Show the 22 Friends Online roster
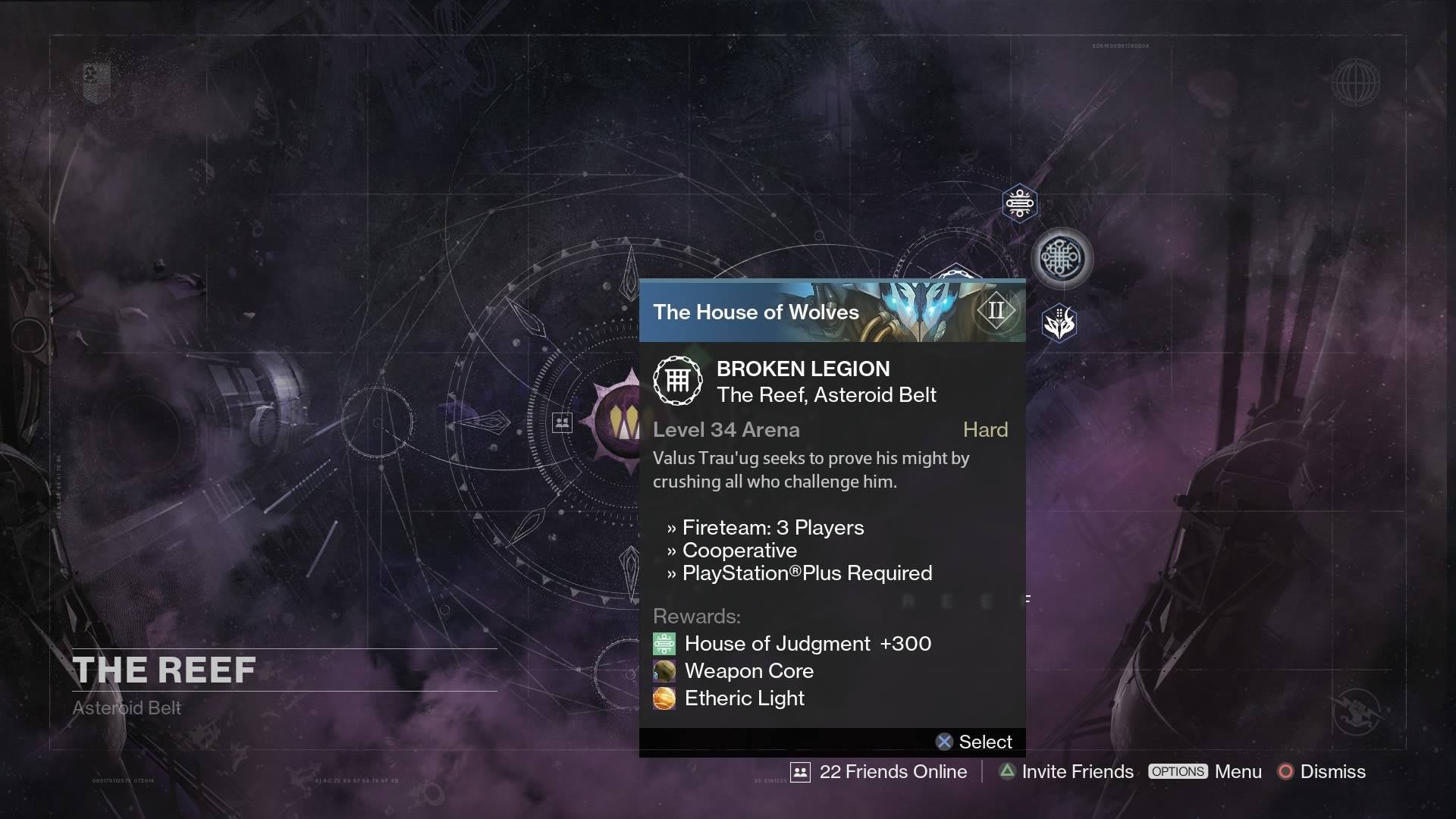The image size is (1456, 819). click(x=880, y=772)
